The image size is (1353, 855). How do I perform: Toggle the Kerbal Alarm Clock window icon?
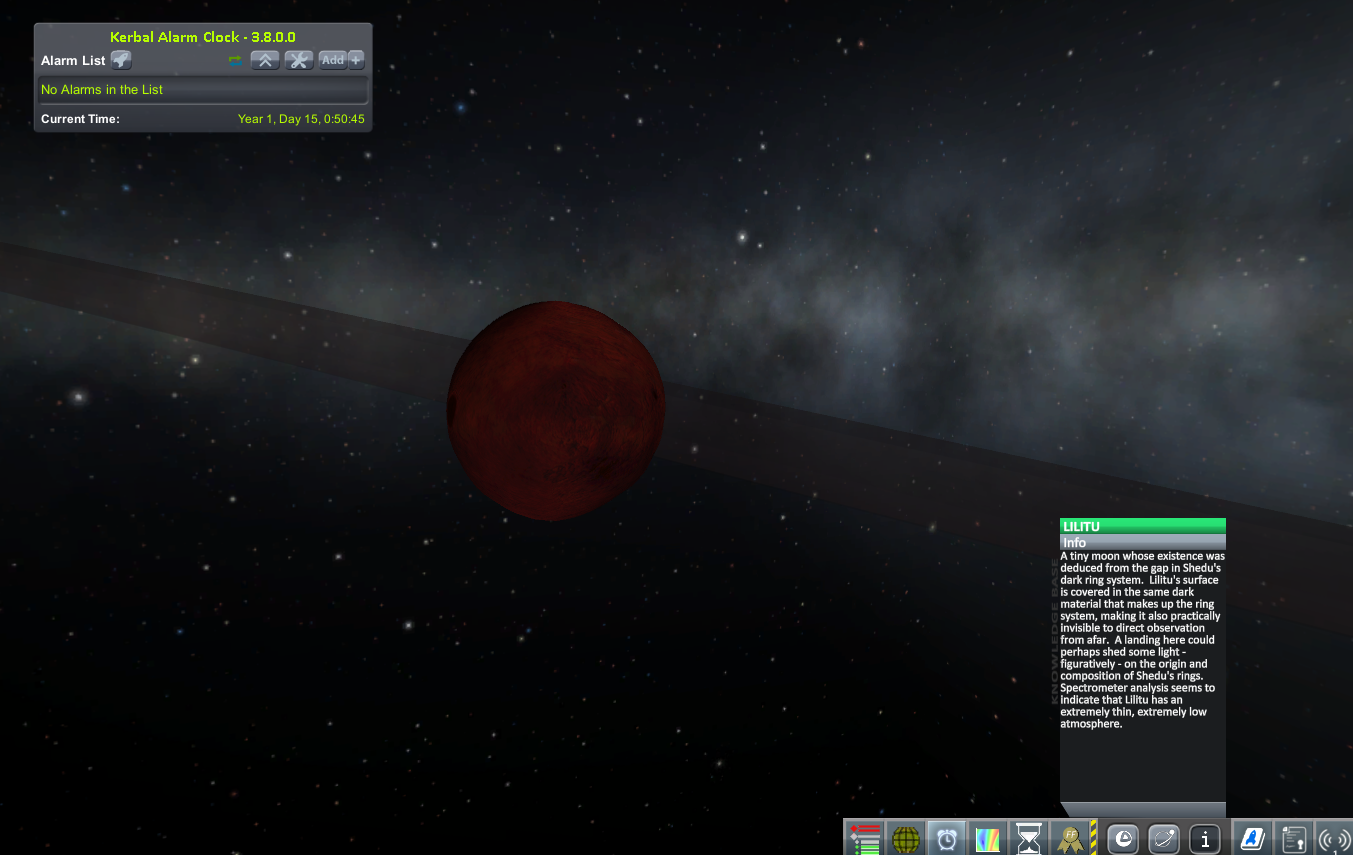coord(946,838)
